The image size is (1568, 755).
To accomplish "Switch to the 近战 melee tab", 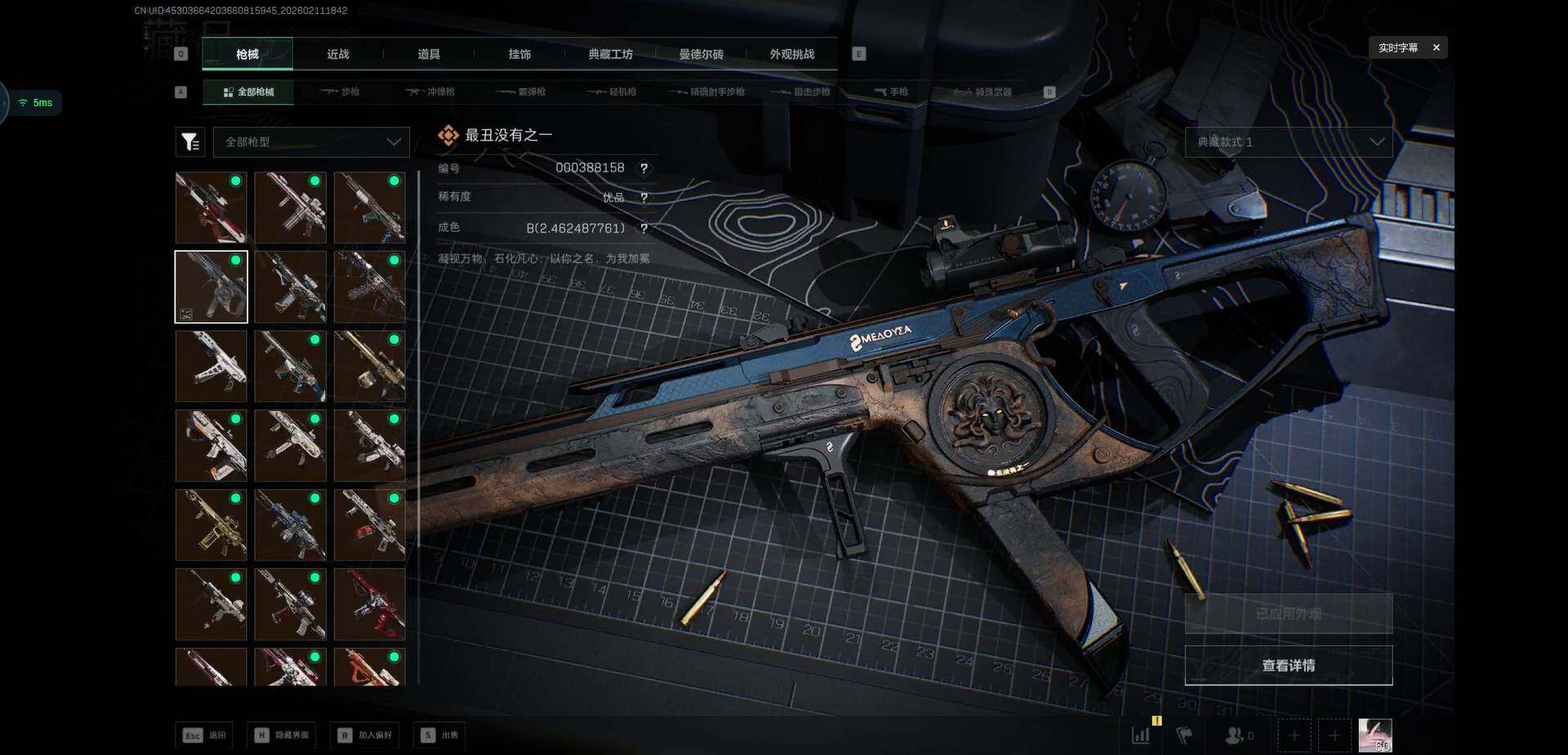I will click(x=338, y=54).
